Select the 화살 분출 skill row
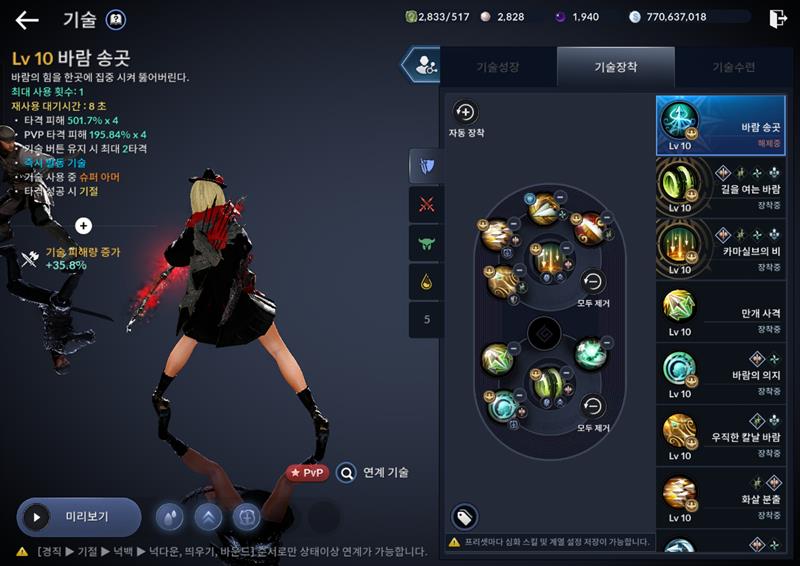This screenshot has height=566, width=800. [x=720, y=497]
